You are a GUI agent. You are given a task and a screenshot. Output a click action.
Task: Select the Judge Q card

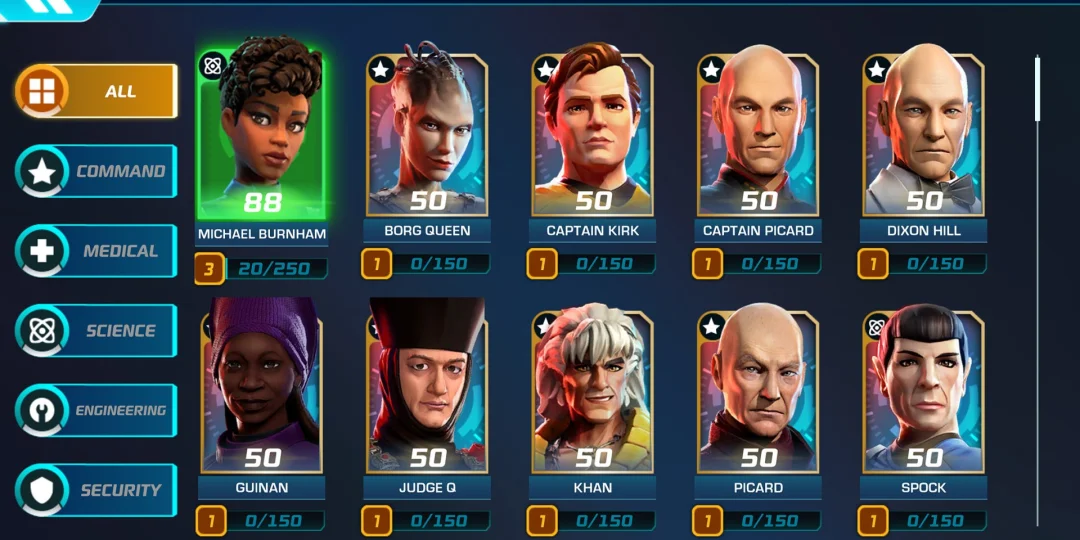click(427, 390)
